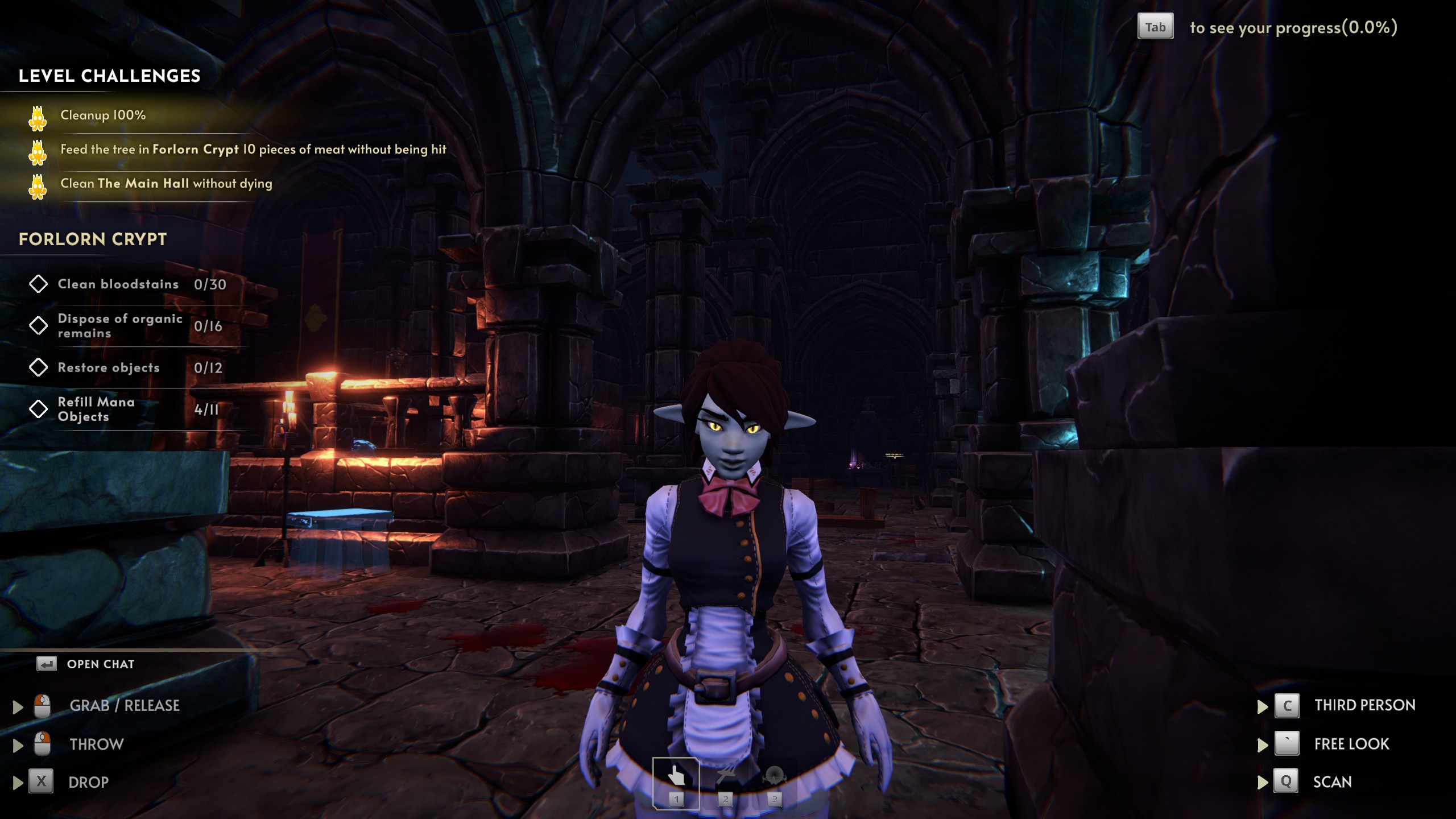The width and height of the screenshot is (1456, 819).
Task: Click the crown icon beside Cleanup 100%
Action: [x=38, y=115]
